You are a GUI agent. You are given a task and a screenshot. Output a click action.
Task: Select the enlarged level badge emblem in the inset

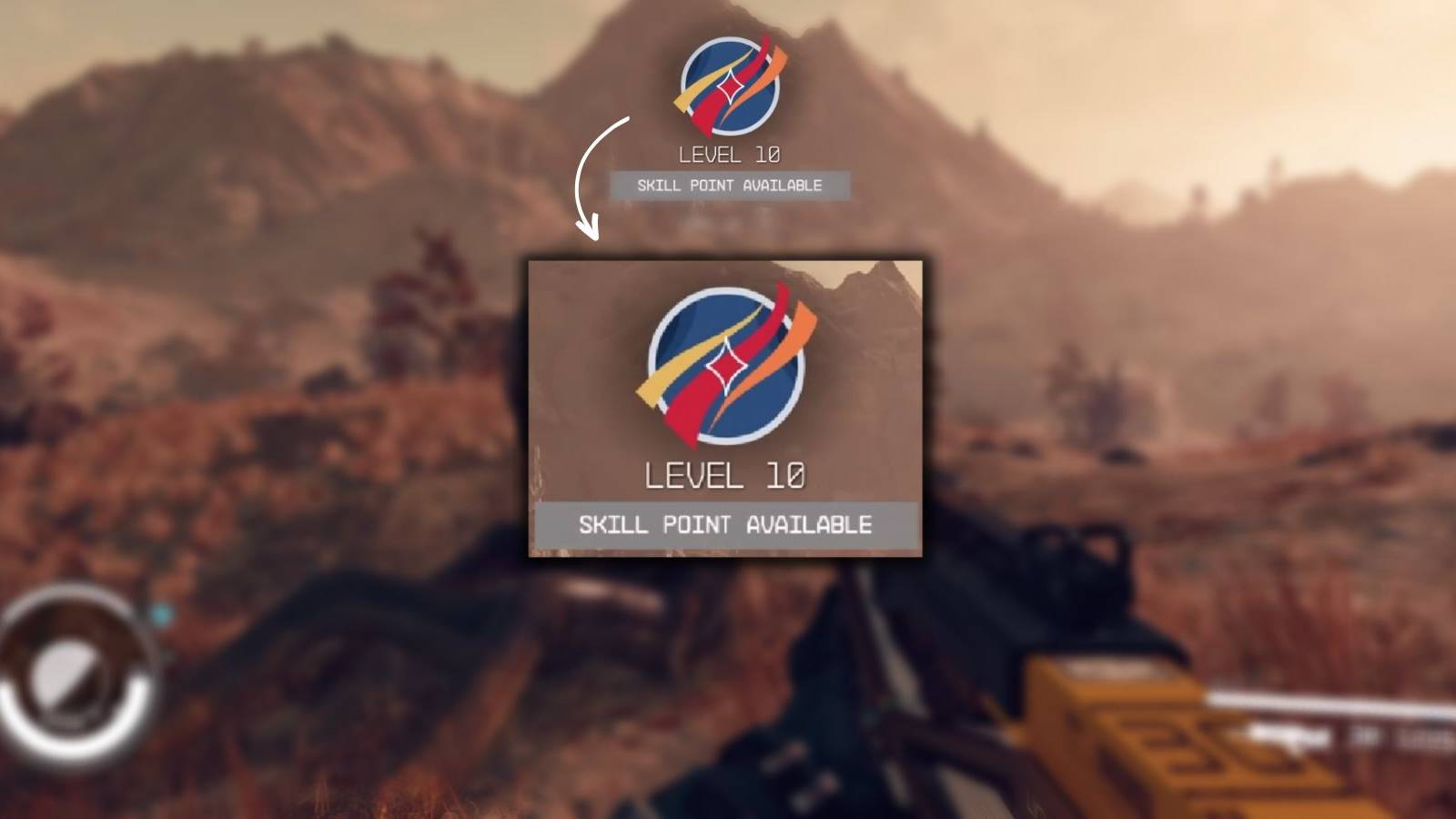pyautogui.click(x=727, y=364)
